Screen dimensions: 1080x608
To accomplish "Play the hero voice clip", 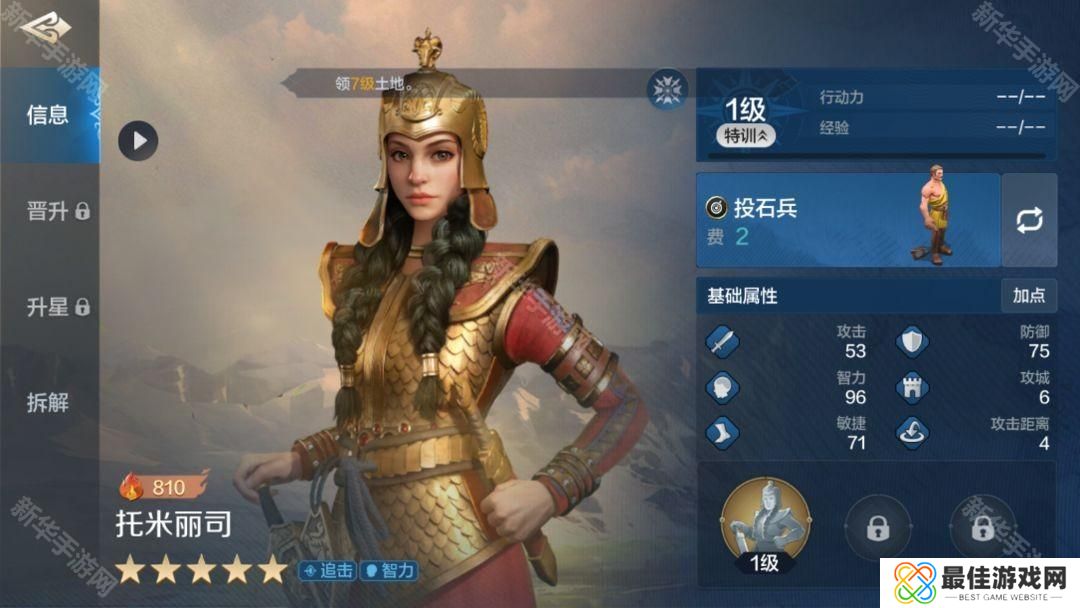I will (x=138, y=140).
